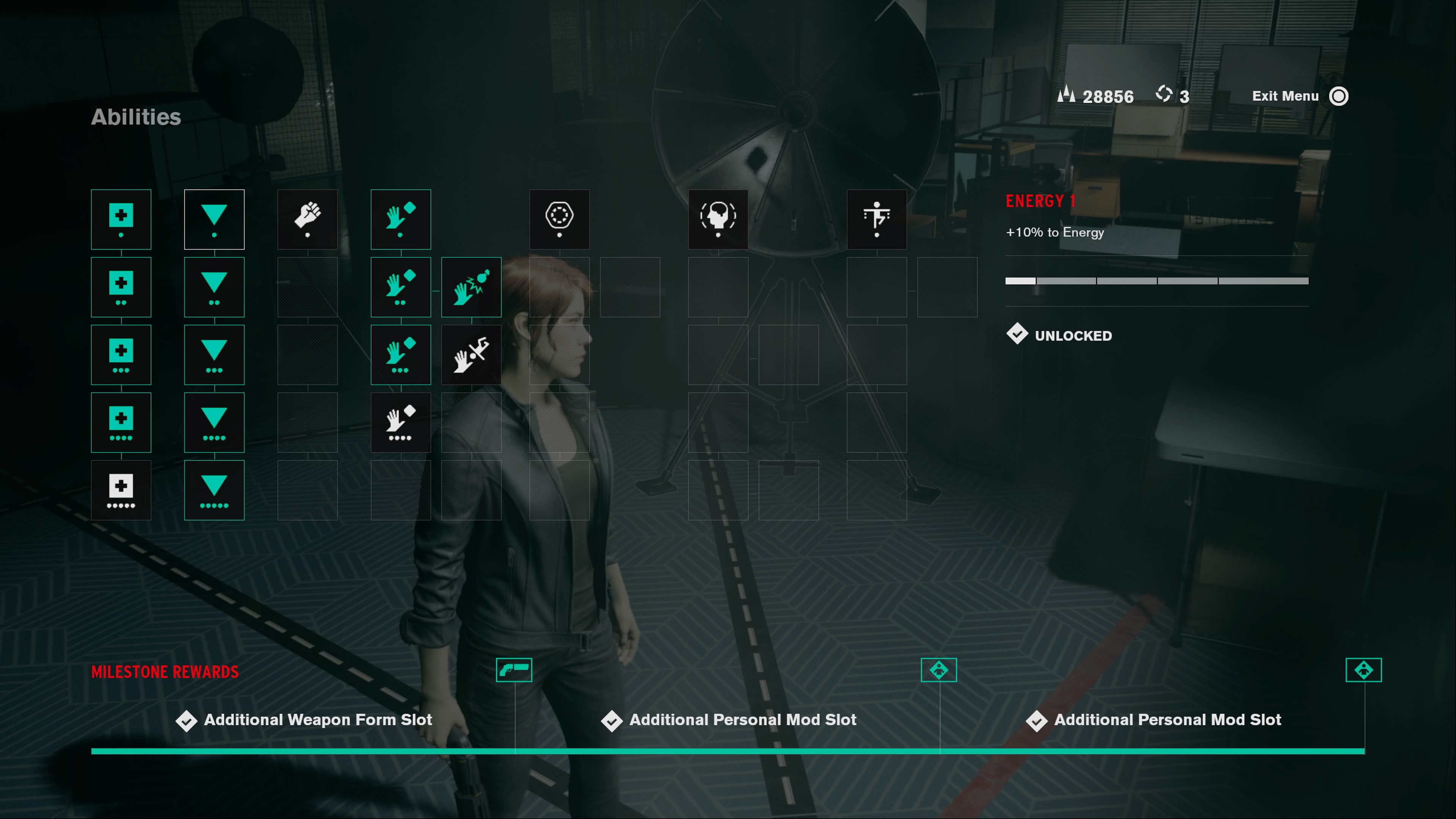Click the Unlocked checkmark indicator

click(1018, 334)
